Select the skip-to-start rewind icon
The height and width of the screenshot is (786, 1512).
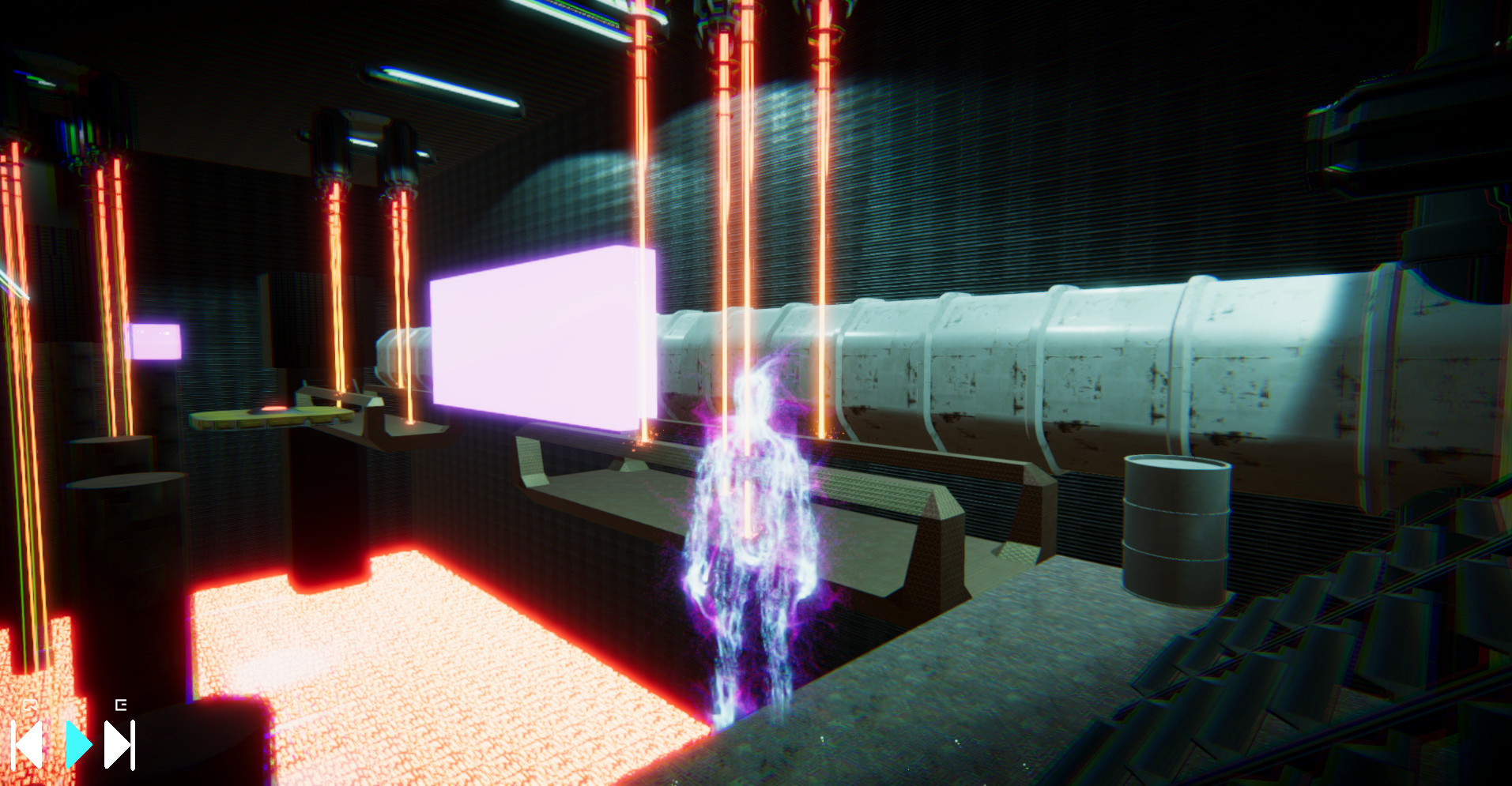[26, 746]
